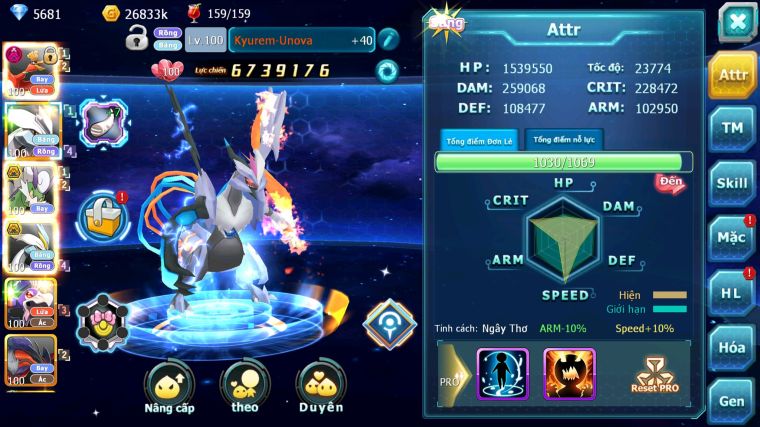Edit Kyurem-Unova name with pencil icon
Image resolution: width=760 pixels, height=427 pixels.
click(388, 40)
